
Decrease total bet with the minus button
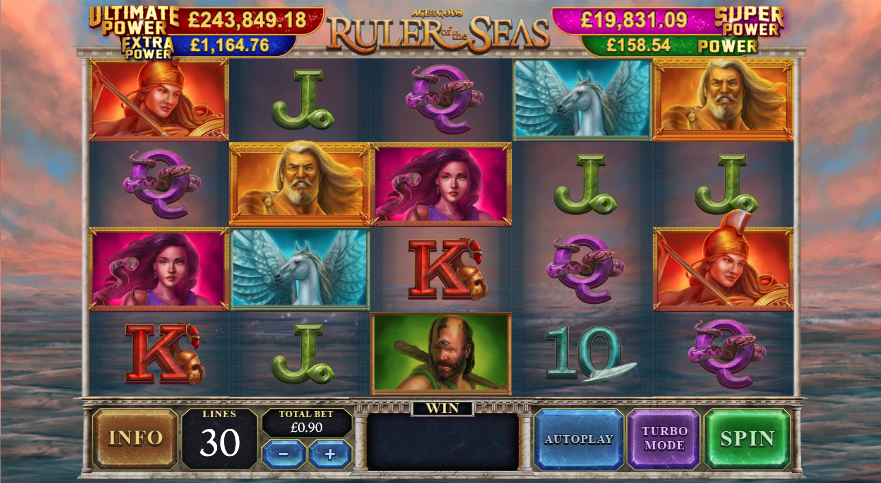pos(284,453)
